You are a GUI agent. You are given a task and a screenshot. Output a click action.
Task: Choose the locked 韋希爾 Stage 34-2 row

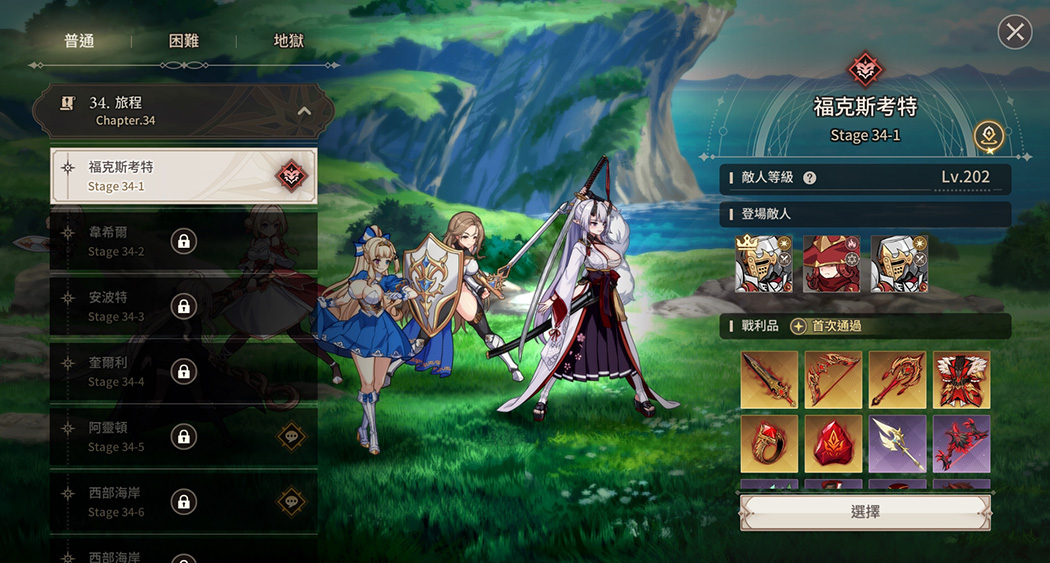tap(183, 241)
